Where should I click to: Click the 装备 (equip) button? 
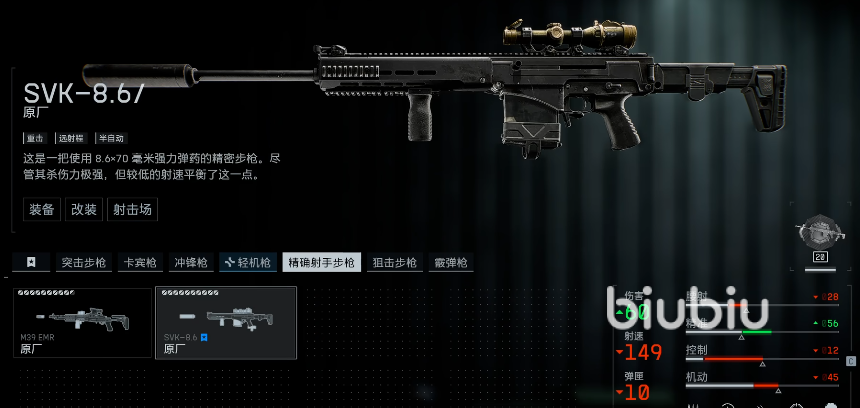tap(42, 209)
